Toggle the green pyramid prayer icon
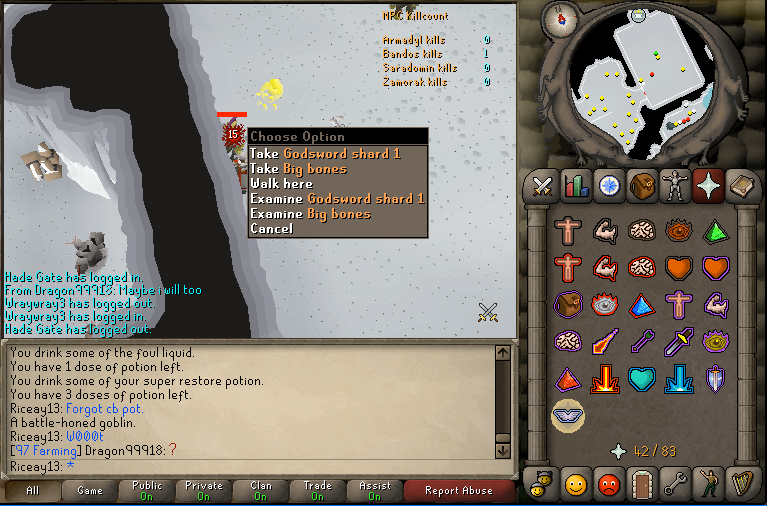This screenshot has height=506, width=767. pyautogui.click(x=714, y=232)
